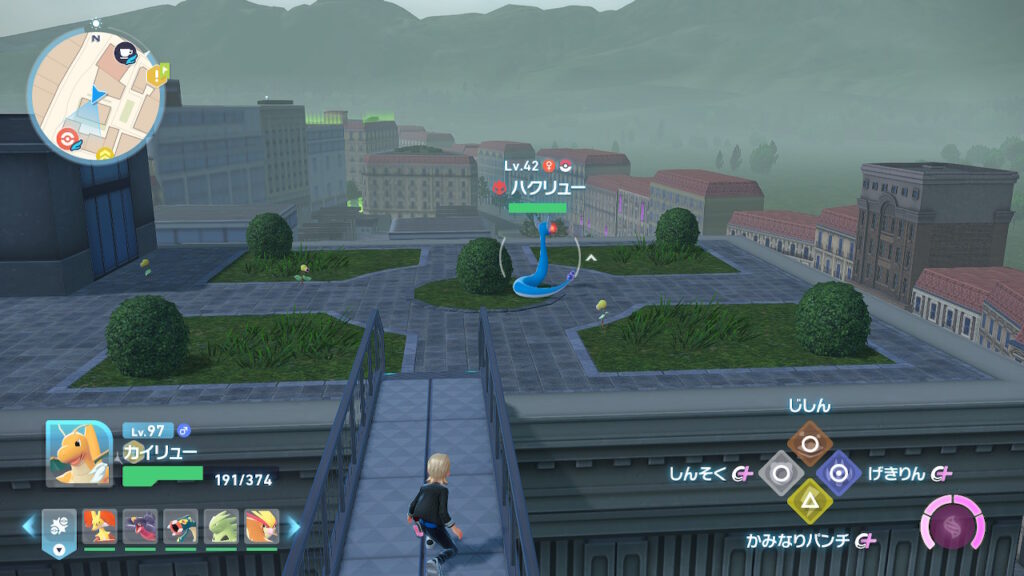This screenshot has height=576, width=1024.
Task: Cycle the party bar right
Action: (x=294, y=524)
